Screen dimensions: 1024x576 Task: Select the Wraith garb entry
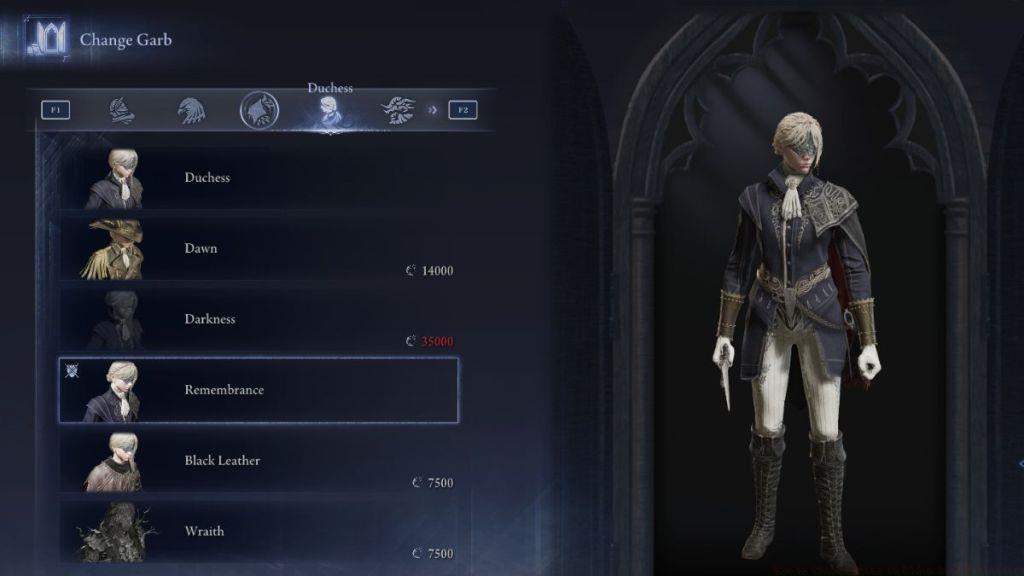click(258, 531)
